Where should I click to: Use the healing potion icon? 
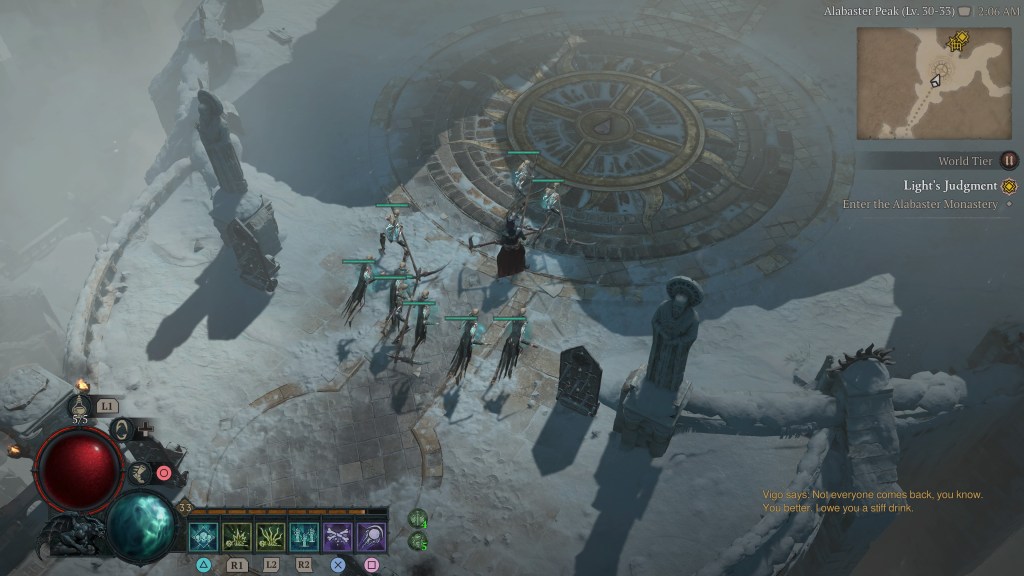point(81,406)
